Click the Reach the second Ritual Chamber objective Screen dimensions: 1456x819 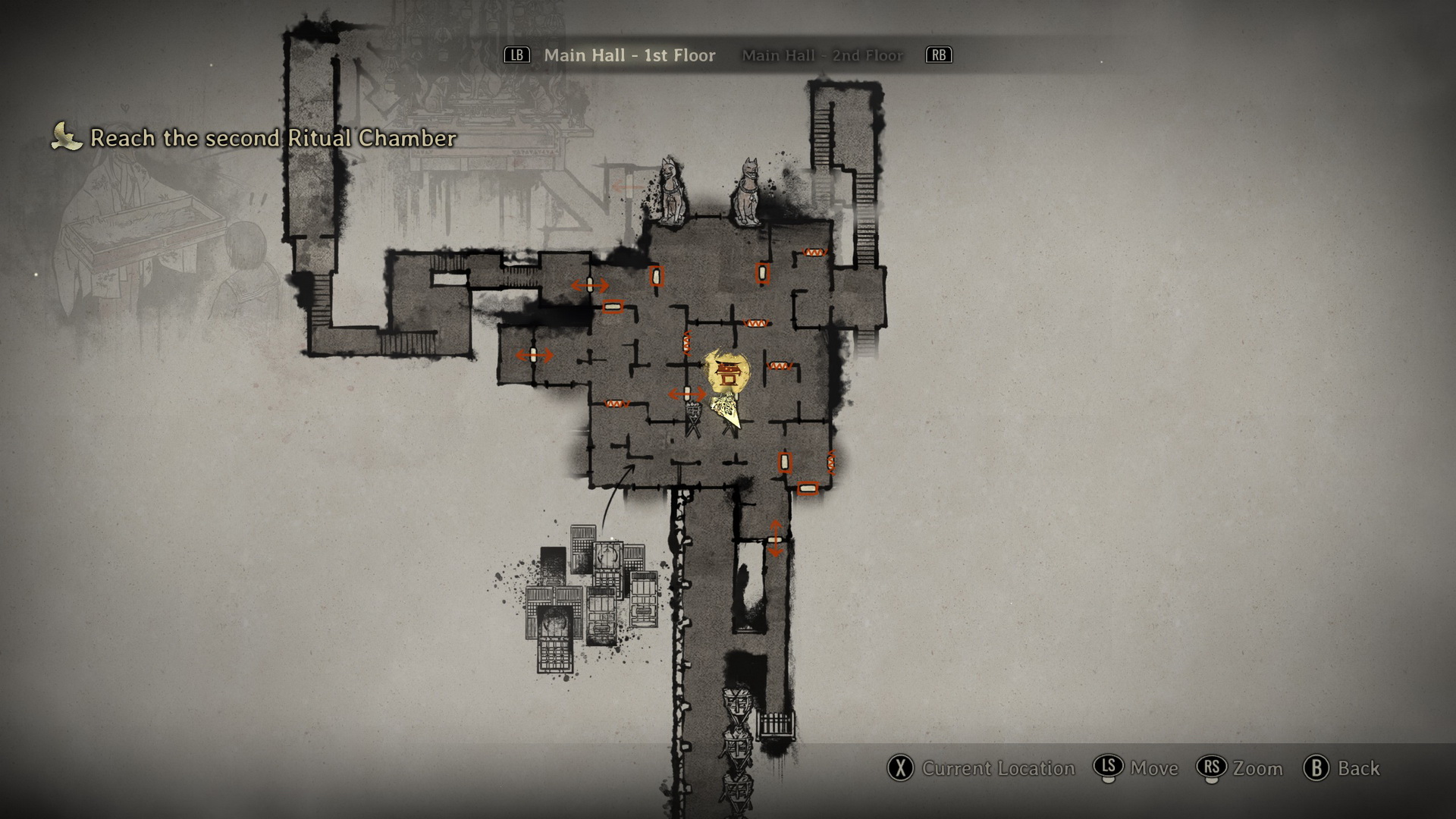pos(273,138)
